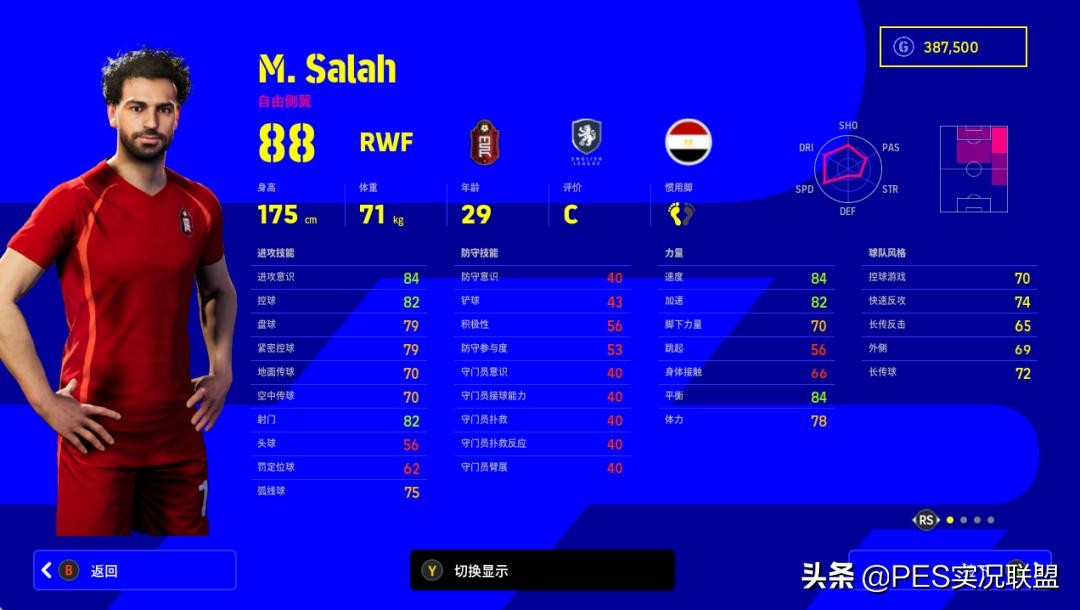The height and width of the screenshot is (610, 1080).
Task: Open the red club emblem
Action: tap(485, 142)
